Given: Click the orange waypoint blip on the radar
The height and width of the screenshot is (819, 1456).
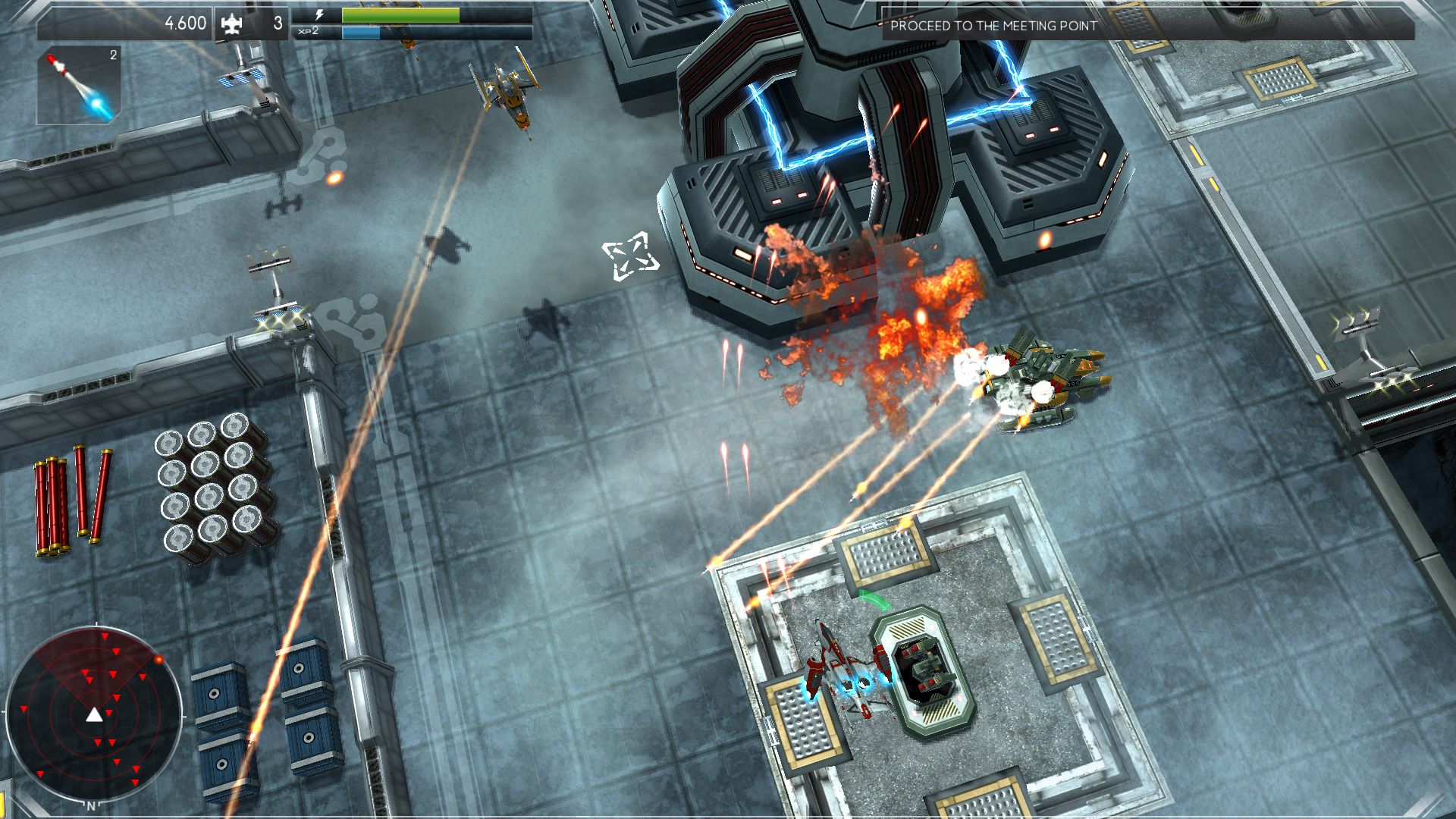Looking at the screenshot, I should [159, 659].
